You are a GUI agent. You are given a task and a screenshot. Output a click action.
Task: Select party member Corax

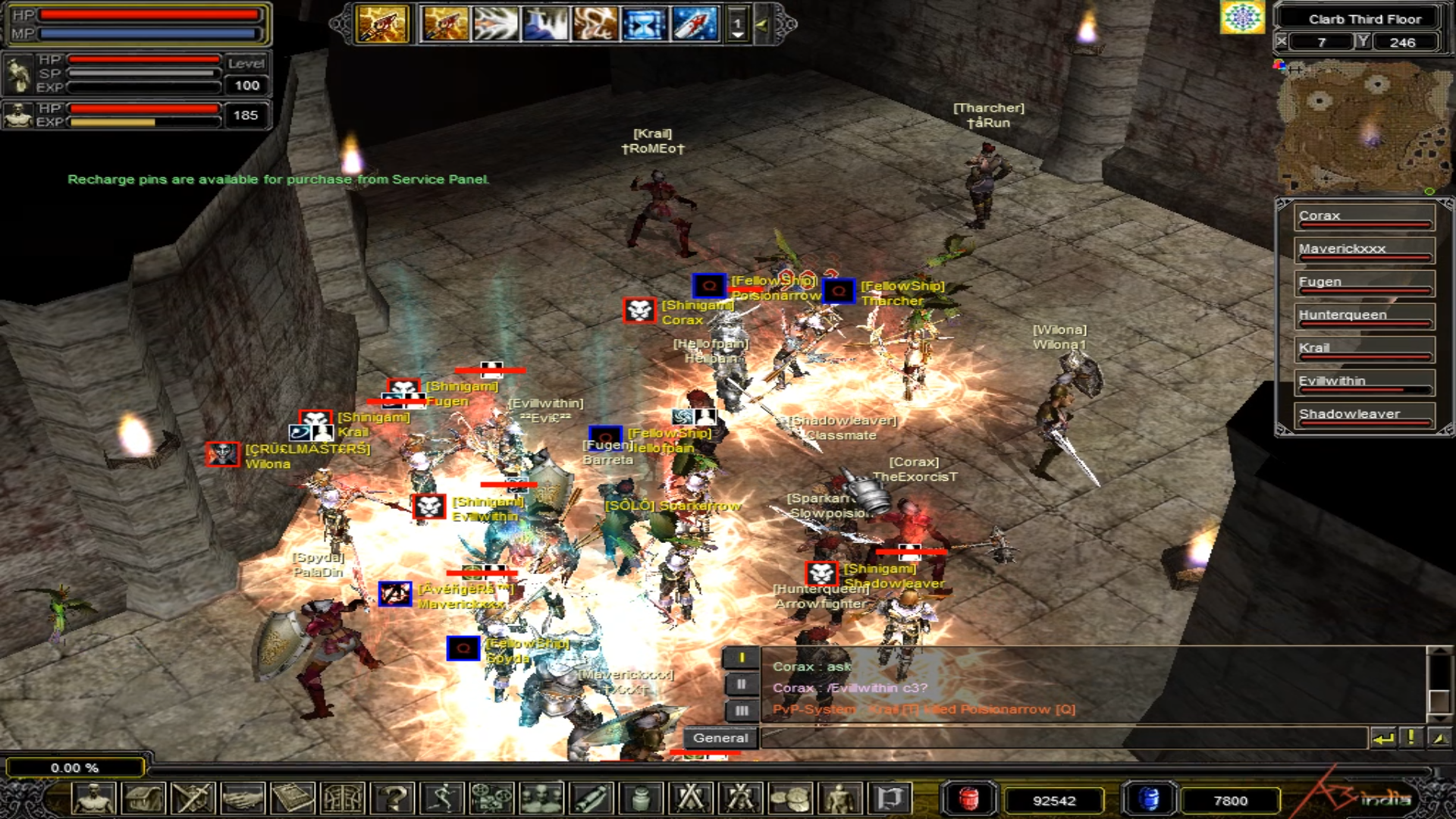tap(1363, 217)
